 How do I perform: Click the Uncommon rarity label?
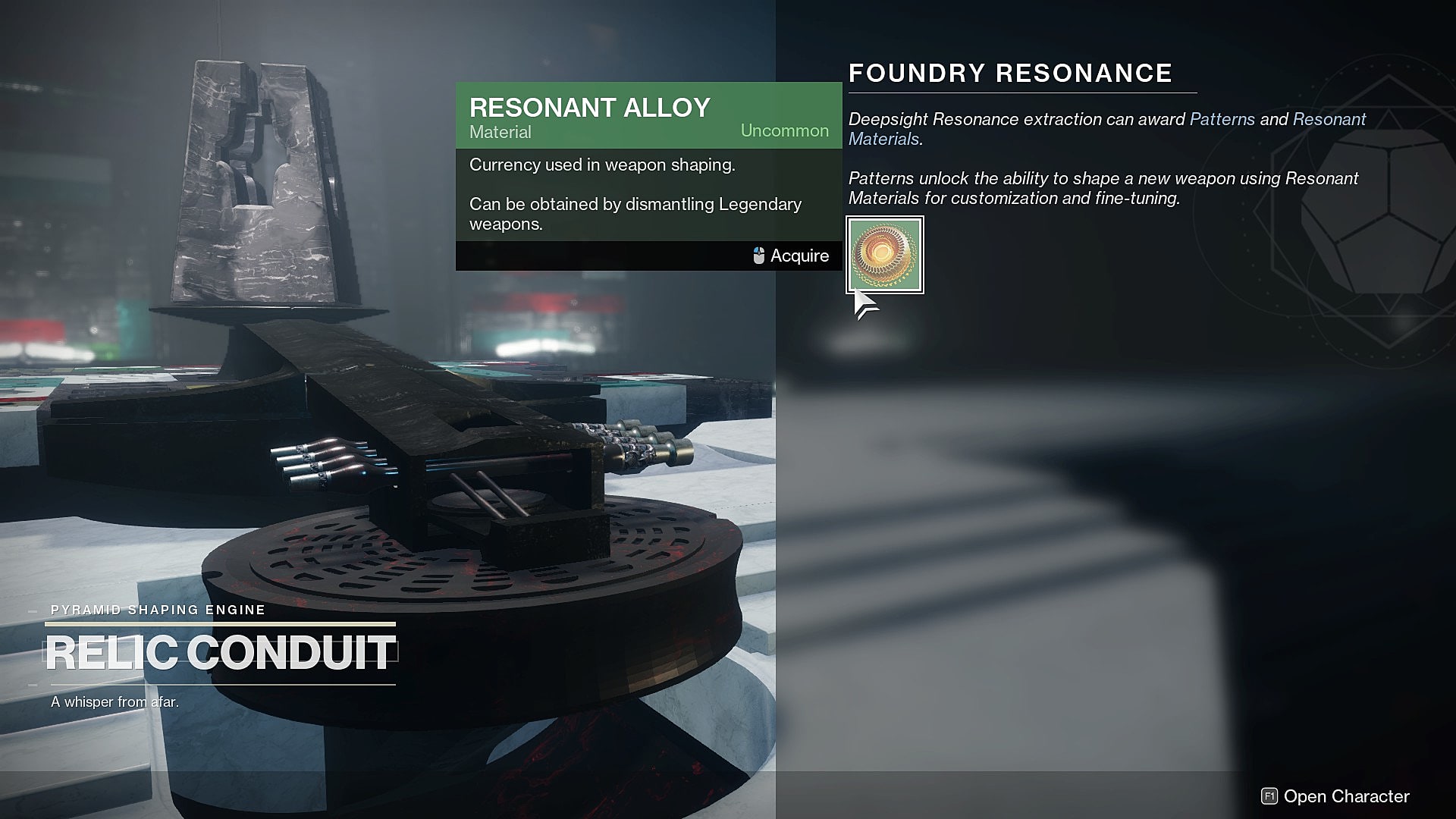pyautogui.click(x=784, y=130)
